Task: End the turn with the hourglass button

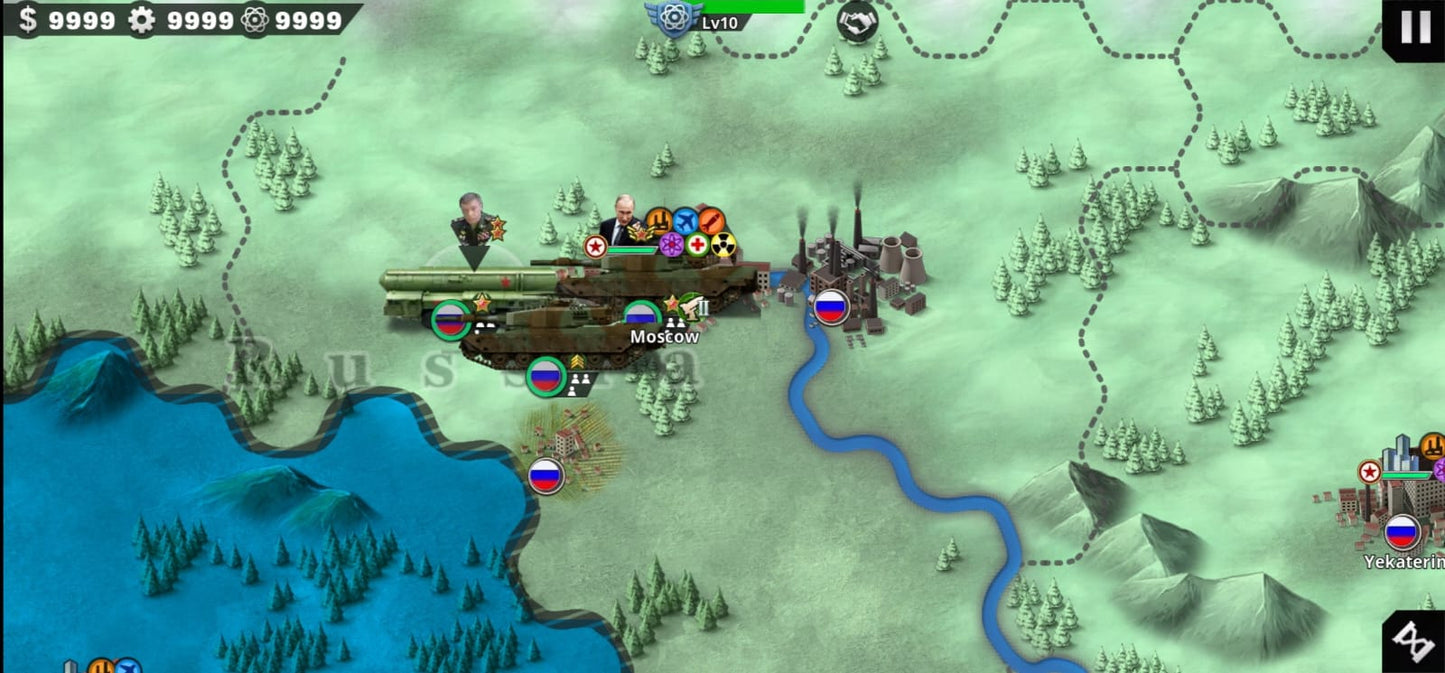Action: tap(1415, 641)
